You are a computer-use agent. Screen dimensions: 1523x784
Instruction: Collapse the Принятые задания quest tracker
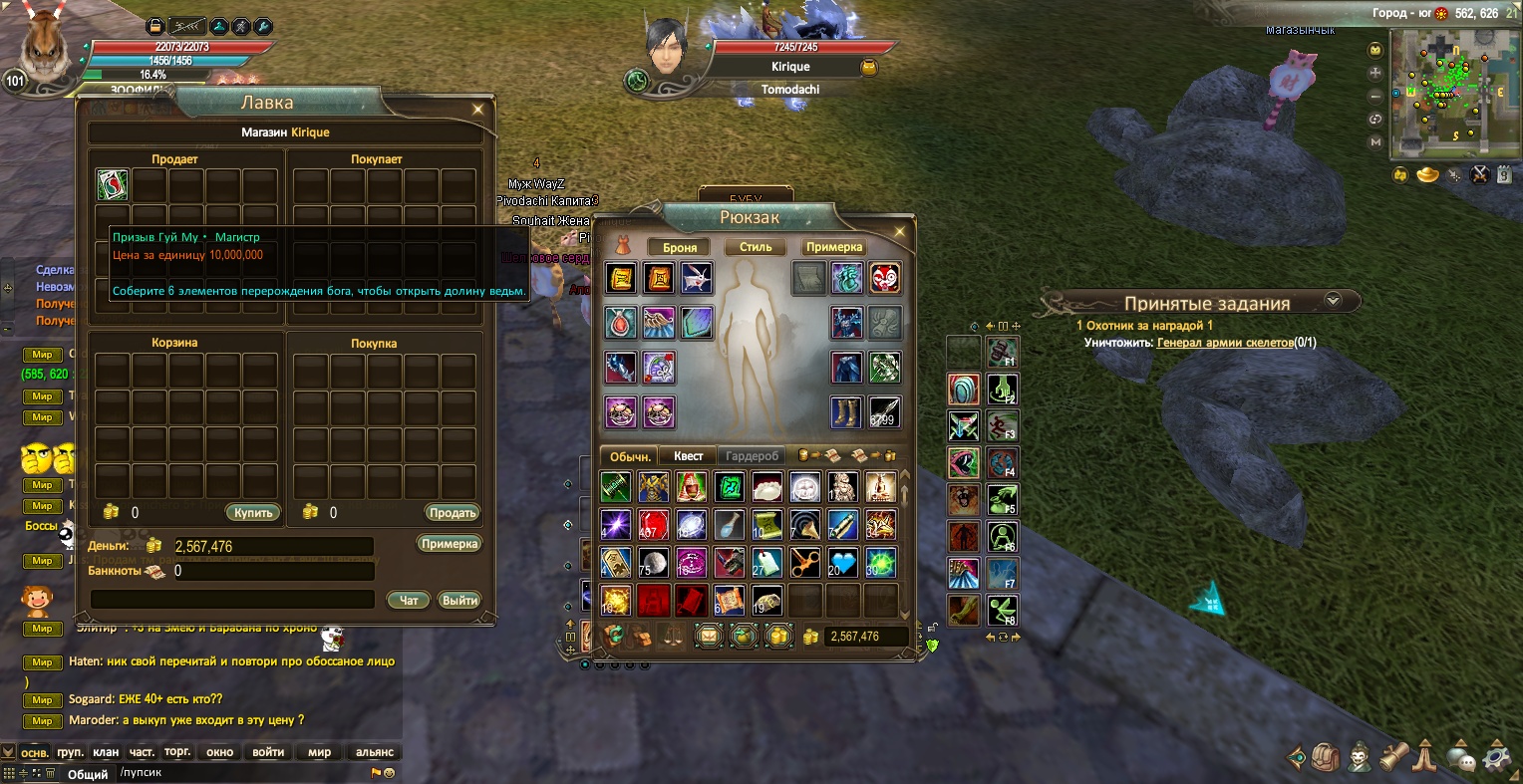pos(1333,300)
